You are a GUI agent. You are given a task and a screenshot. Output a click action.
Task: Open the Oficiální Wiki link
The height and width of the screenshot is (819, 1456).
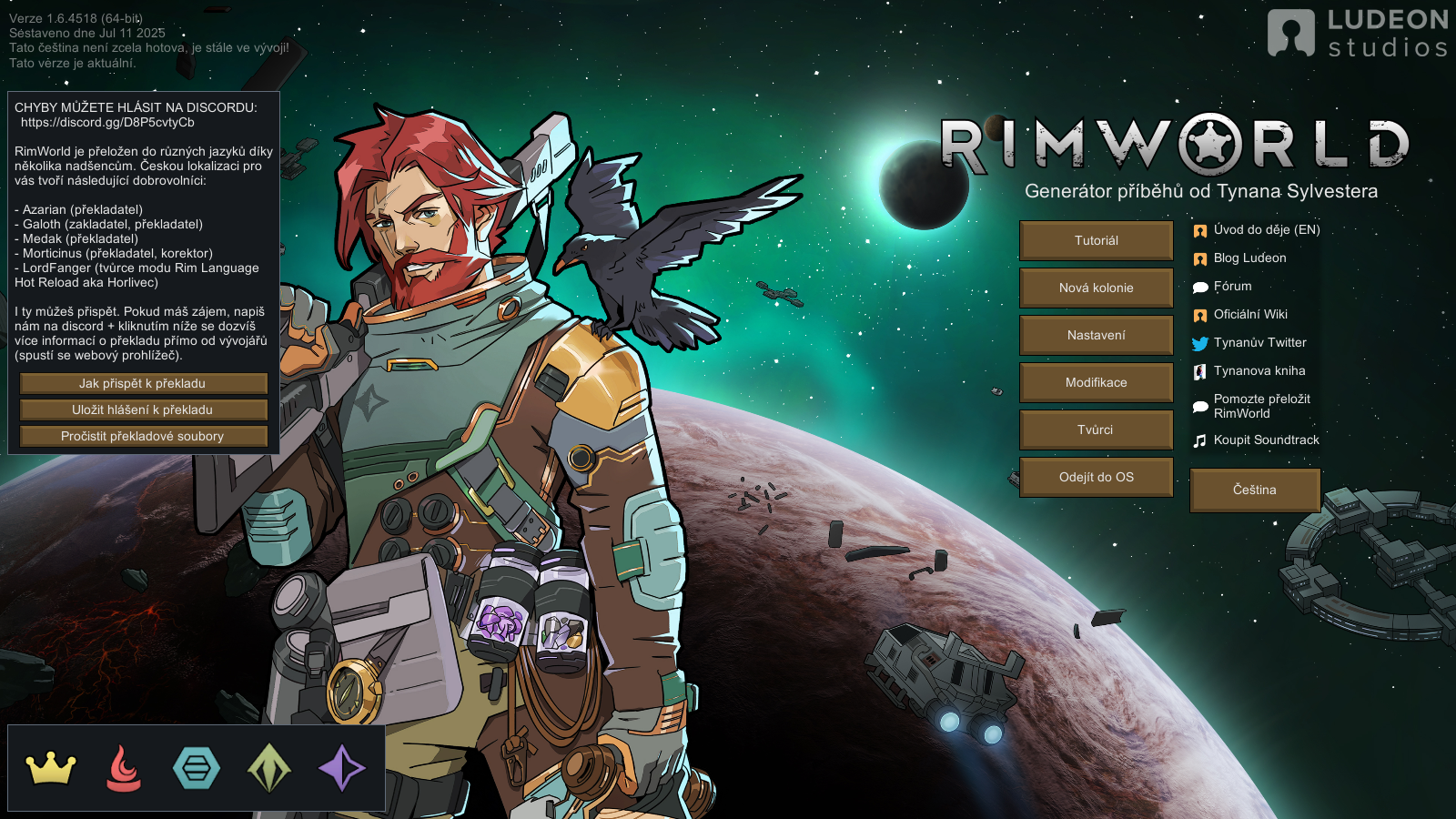[x=1250, y=315]
